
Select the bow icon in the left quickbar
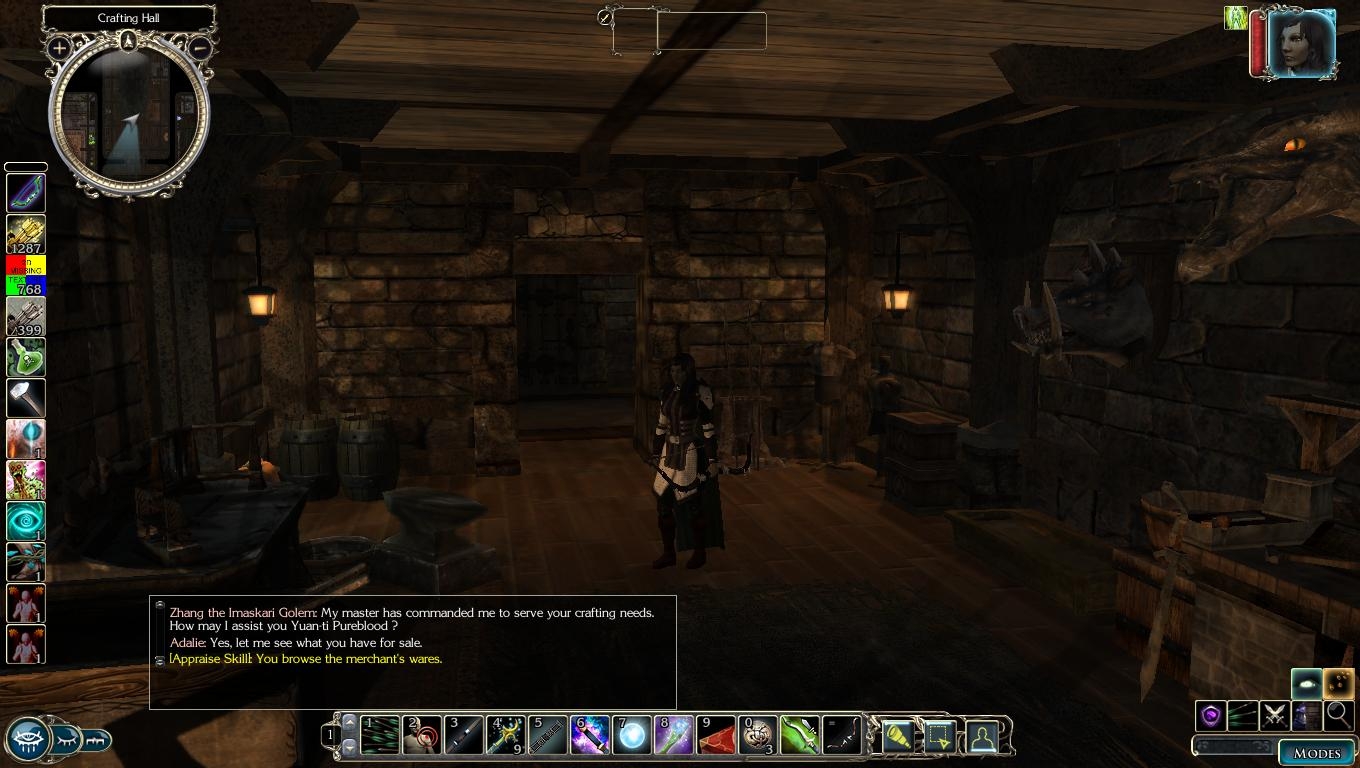pyautogui.click(x=26, y=193)
